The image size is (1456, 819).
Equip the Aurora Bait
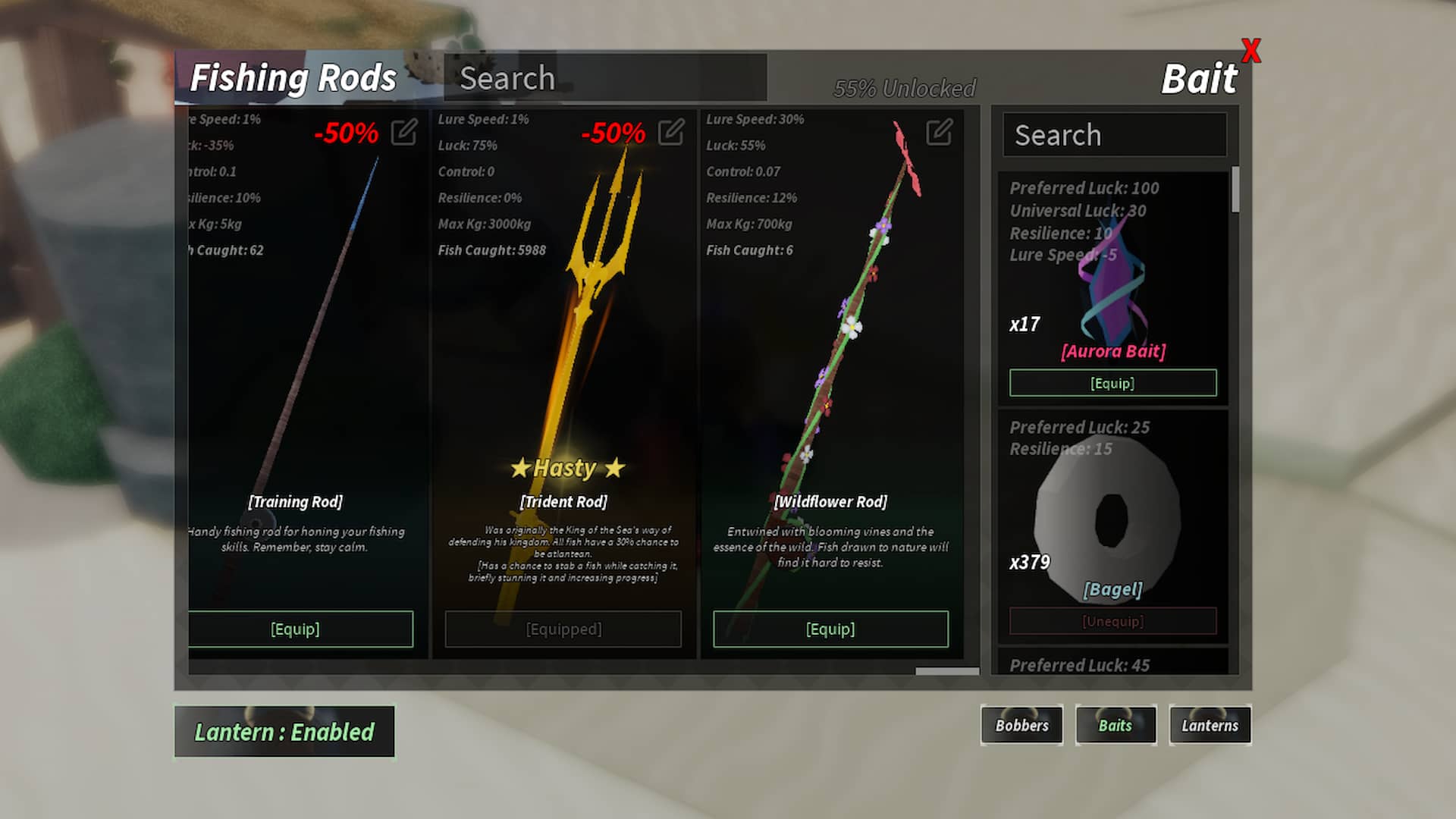[x=1112, y=383]
